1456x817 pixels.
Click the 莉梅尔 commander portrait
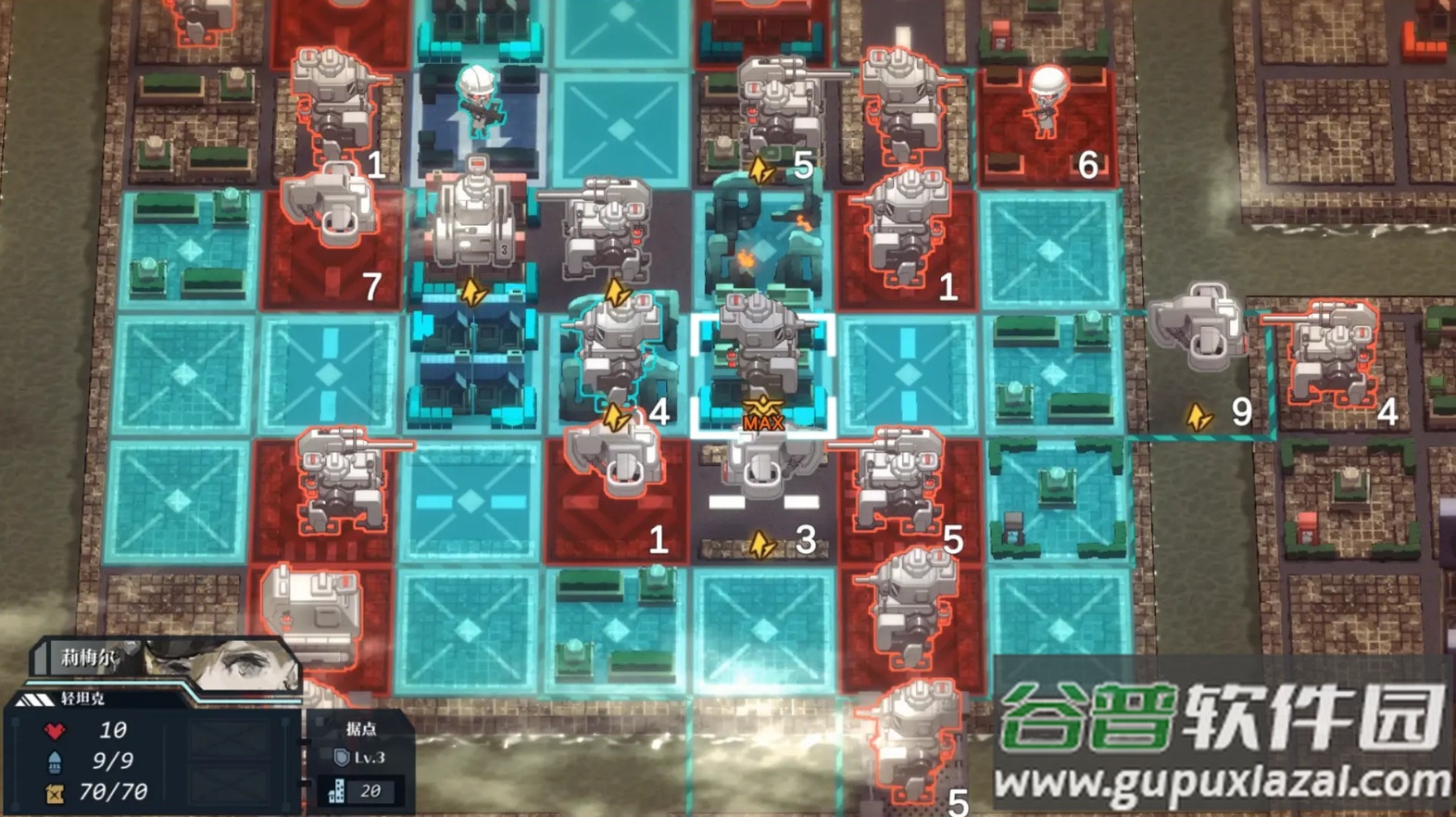click(x=222, y=663)
